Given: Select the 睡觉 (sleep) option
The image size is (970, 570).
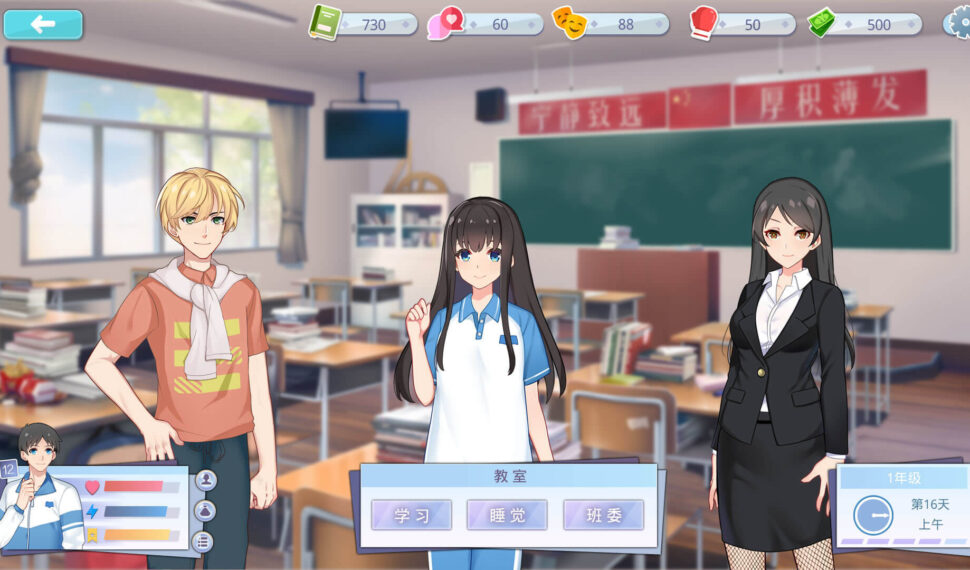Looking at the screenshot, I should pyautogui.click(x=507, y=515).
